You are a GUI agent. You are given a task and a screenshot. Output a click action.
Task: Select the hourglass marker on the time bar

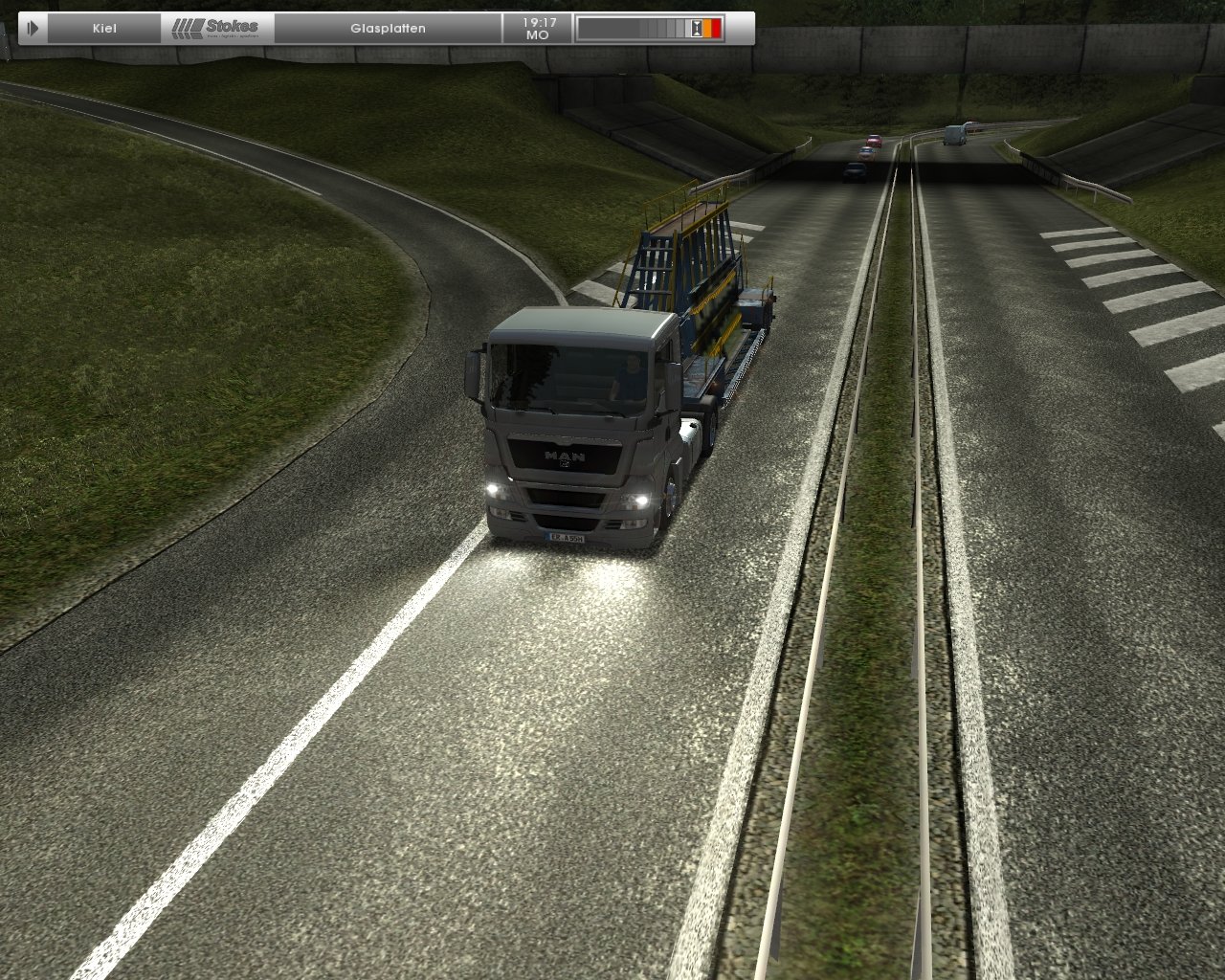pyautogui.click(x=696, y=29)
